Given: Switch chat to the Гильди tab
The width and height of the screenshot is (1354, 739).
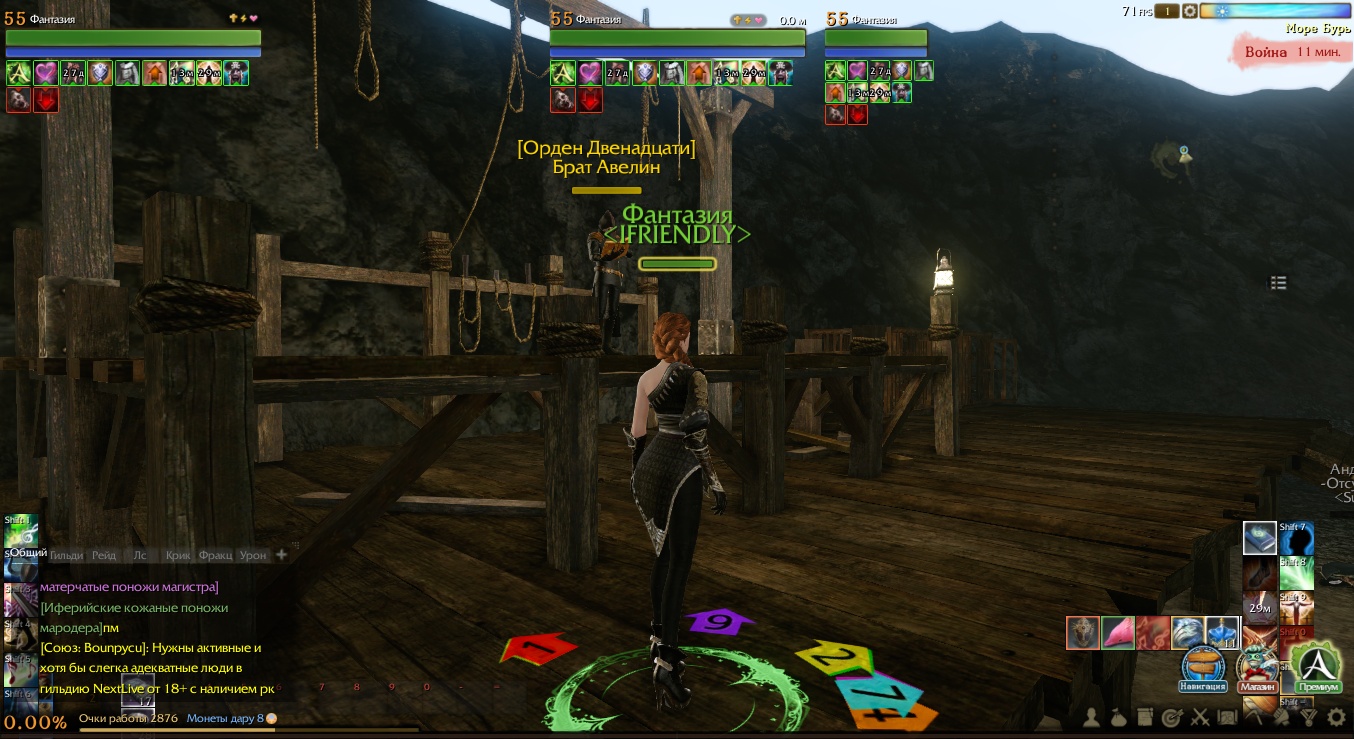Looking at the screenshot, I should click(67, 555).
